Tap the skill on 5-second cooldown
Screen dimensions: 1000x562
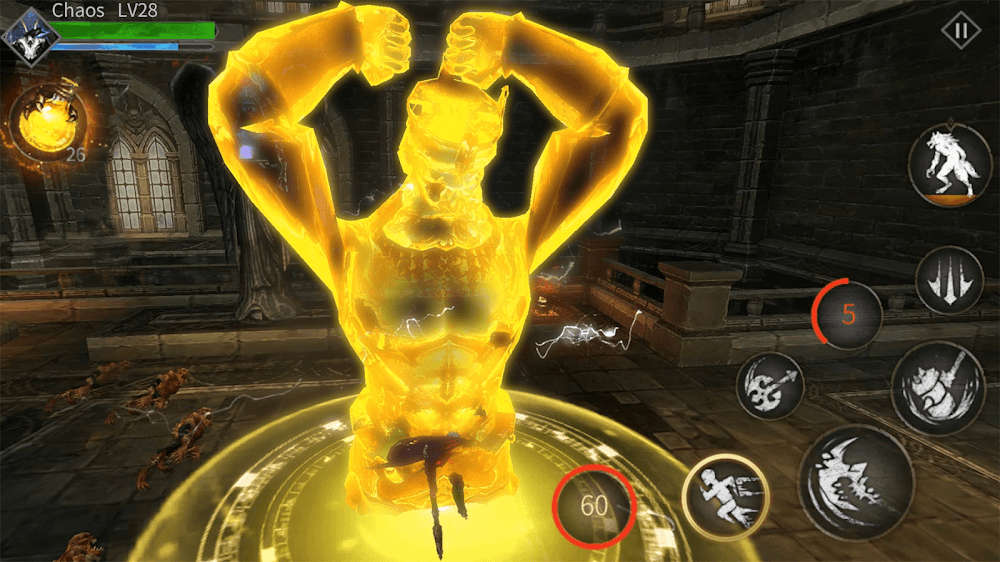[848, 315]
